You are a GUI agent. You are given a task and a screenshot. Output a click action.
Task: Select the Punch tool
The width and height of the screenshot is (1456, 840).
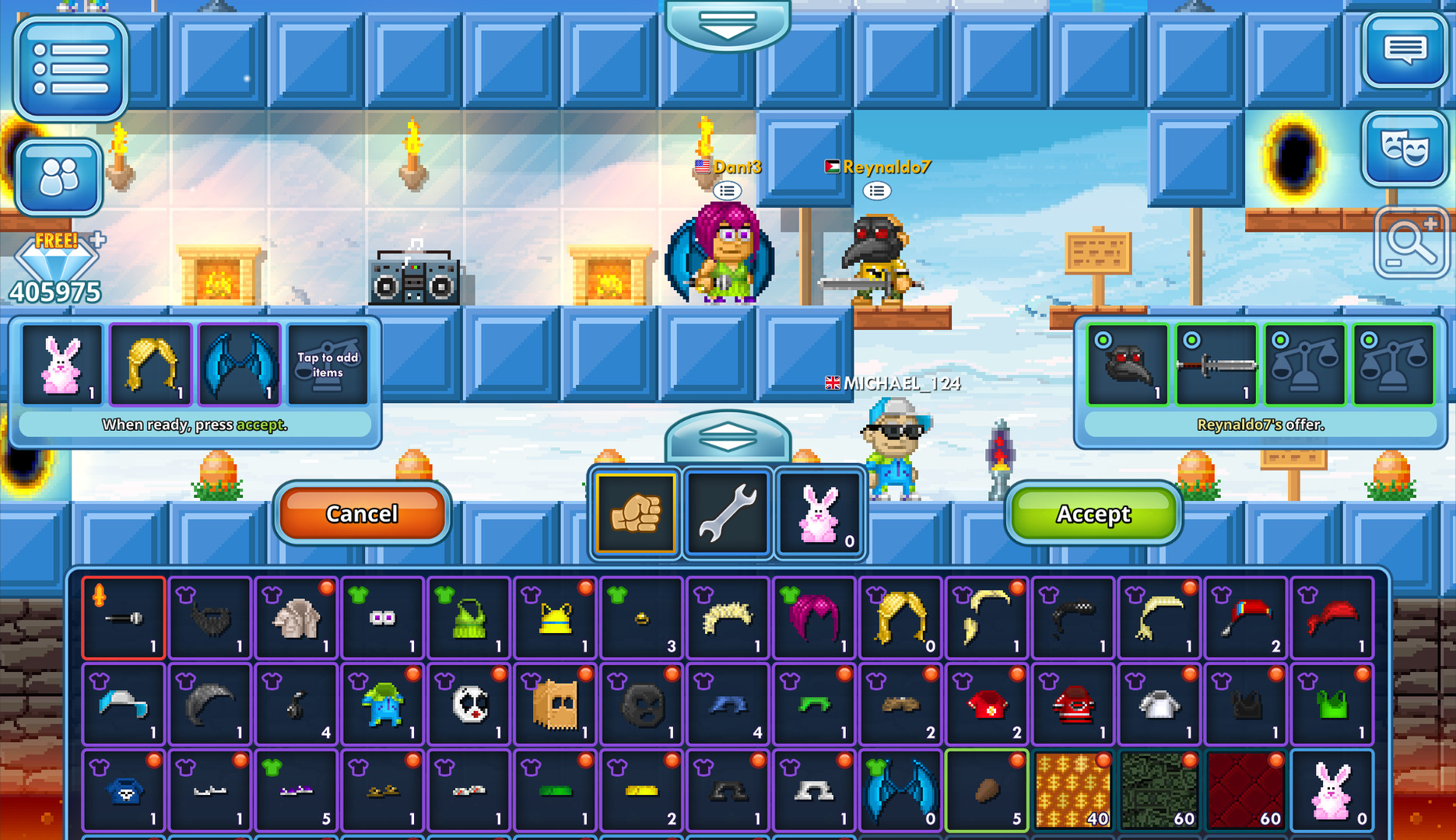(x=635, y=513)
